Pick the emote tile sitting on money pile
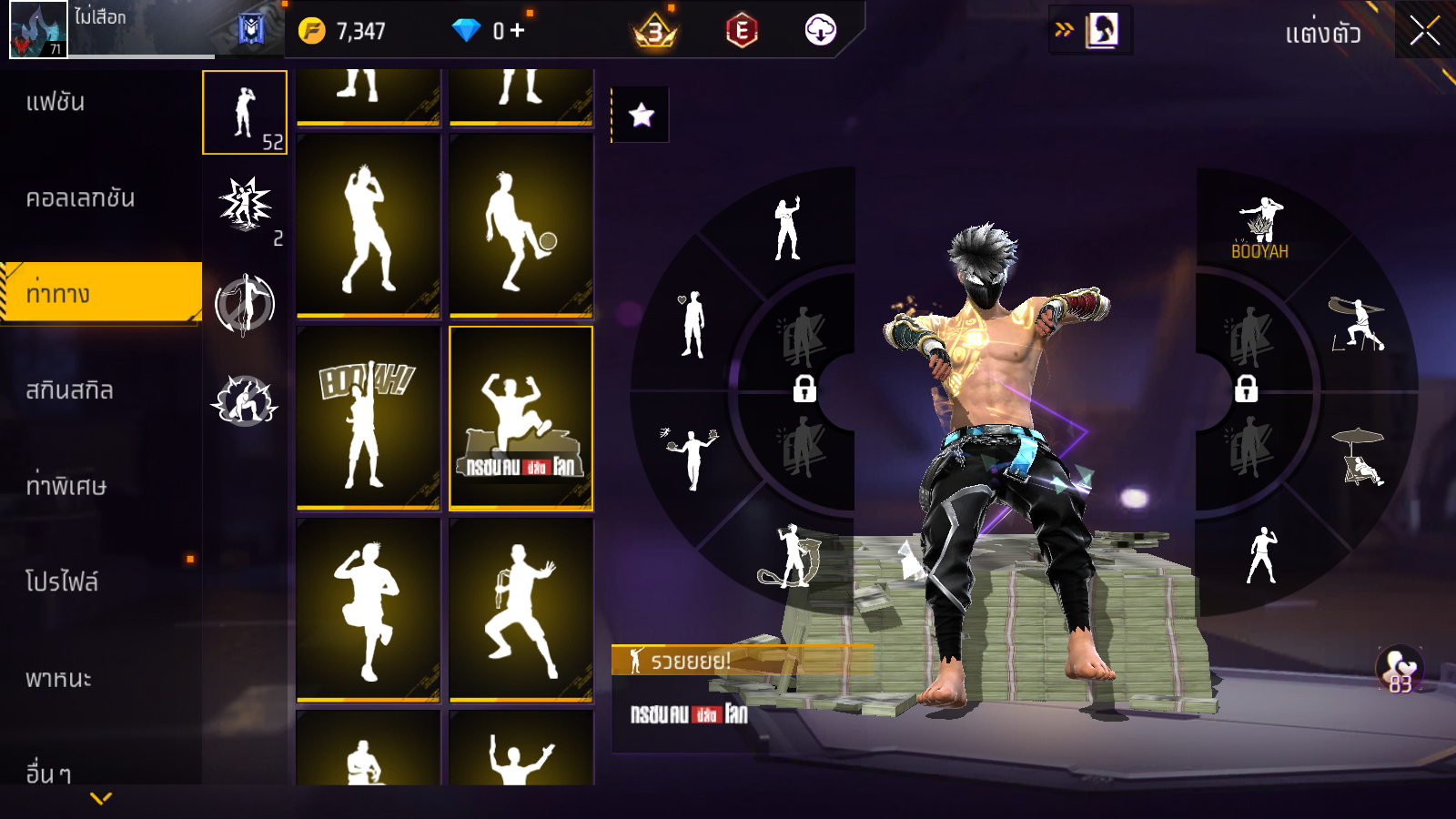Viewport: 1456px width, 819px height. pos(521,419)
